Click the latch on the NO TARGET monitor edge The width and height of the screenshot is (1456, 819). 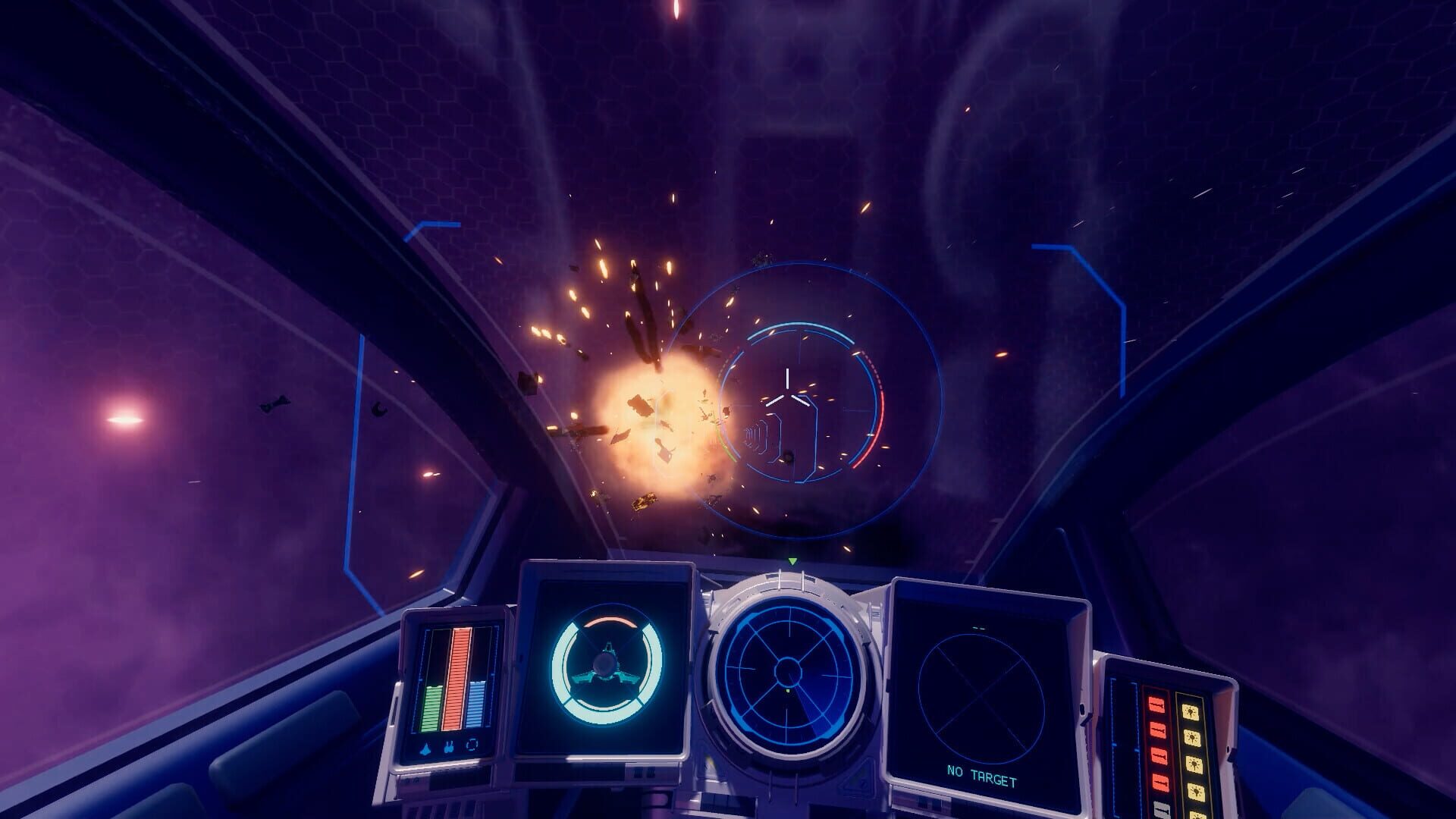click(1083, 709)
